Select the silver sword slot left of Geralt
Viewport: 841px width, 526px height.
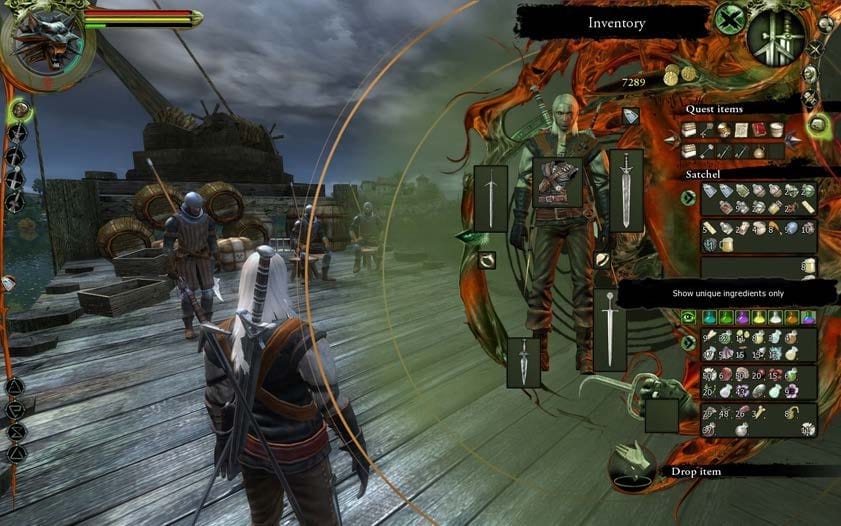[x=490, y=198]
